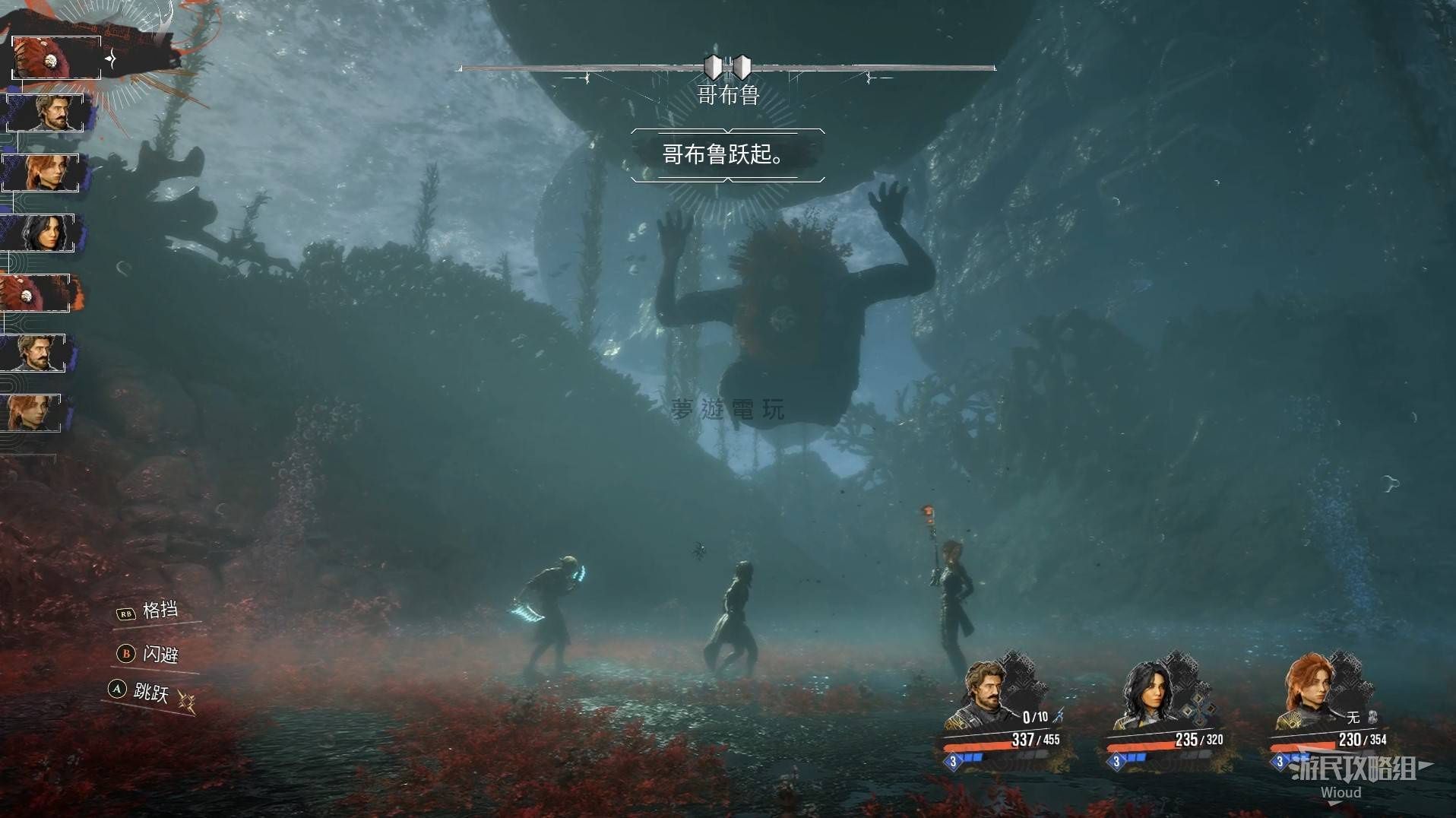Click the enlarged active-turn Goblu portrait
1456x818 pixels.
[x=55, y=57]
